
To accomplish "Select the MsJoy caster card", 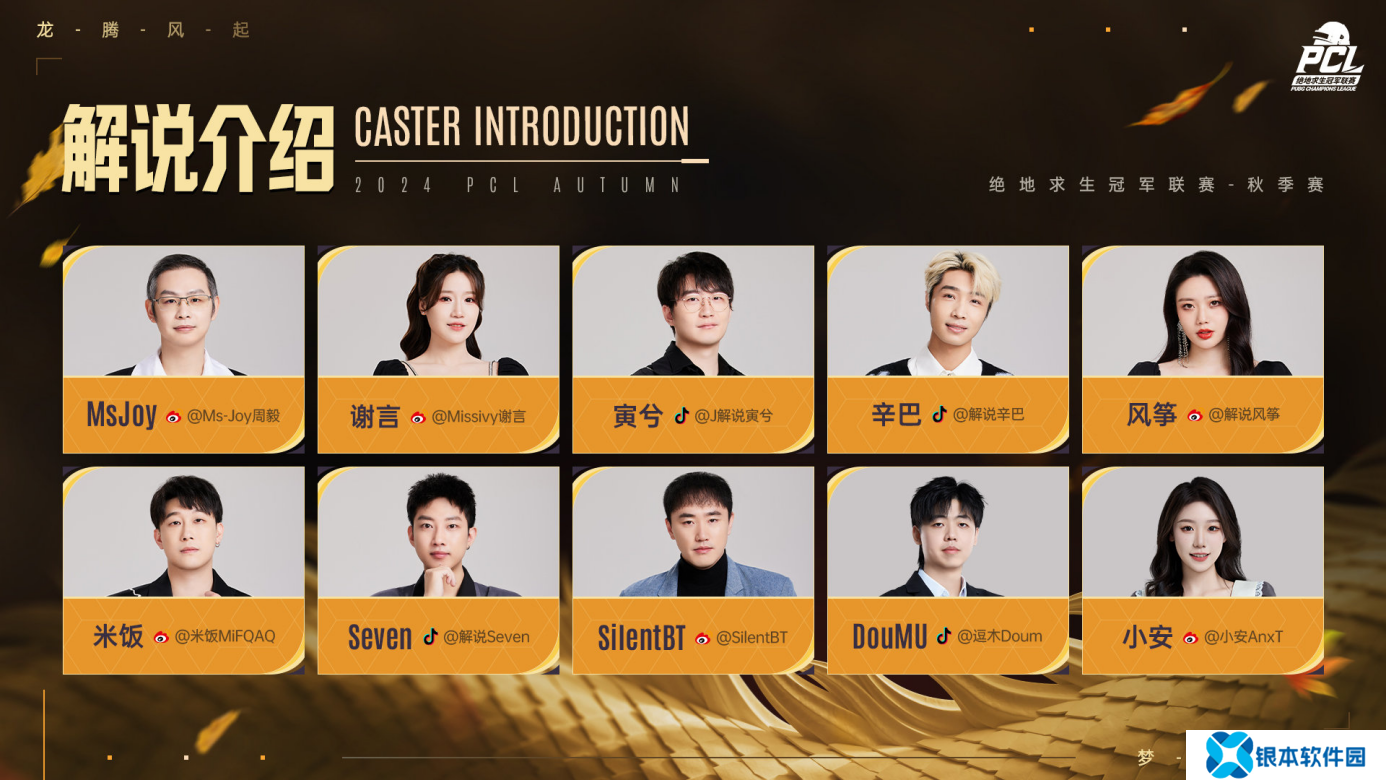I will [x=184, y=349].
